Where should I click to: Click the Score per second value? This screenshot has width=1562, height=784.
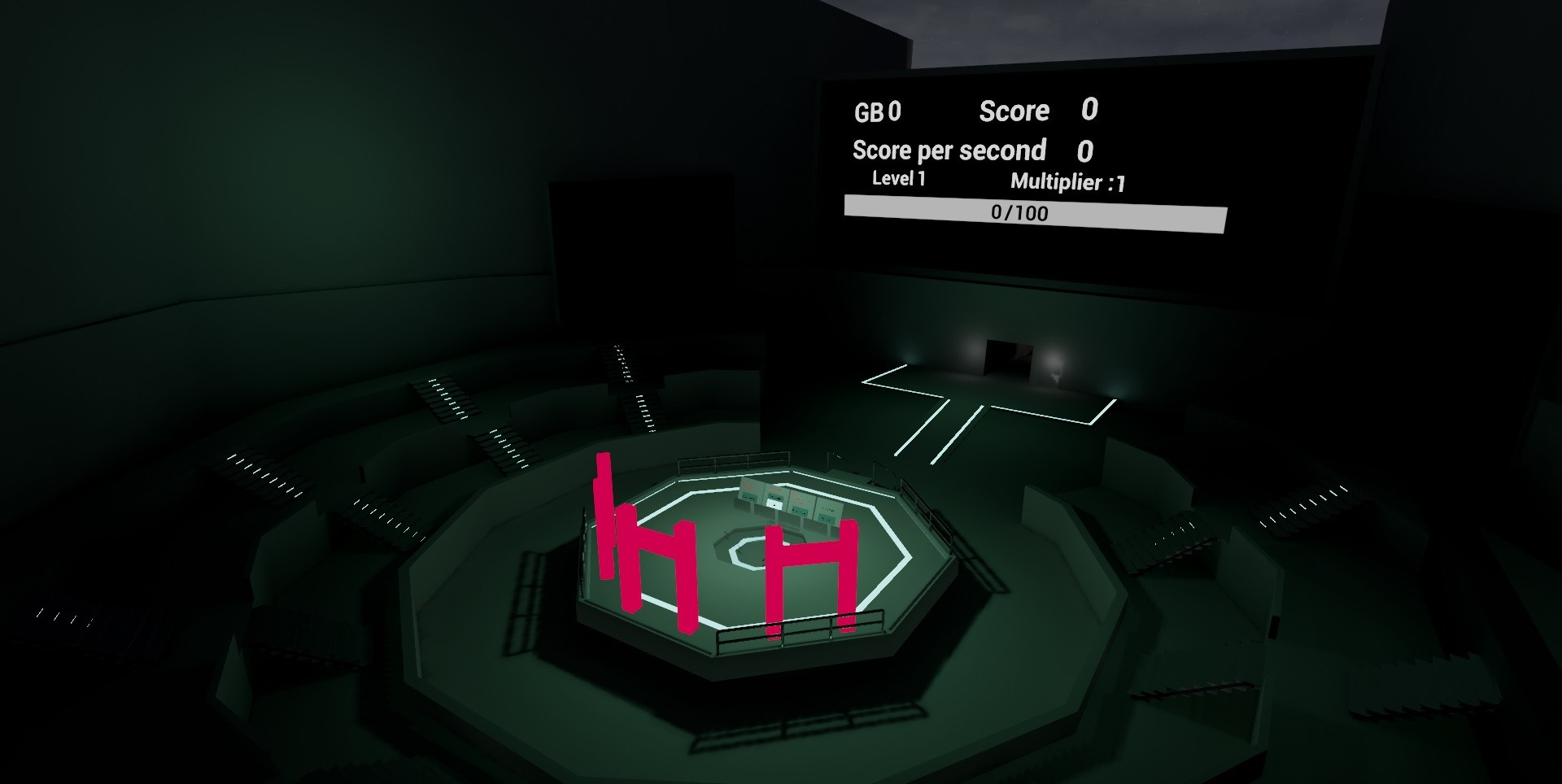[x=1085, y=150]
